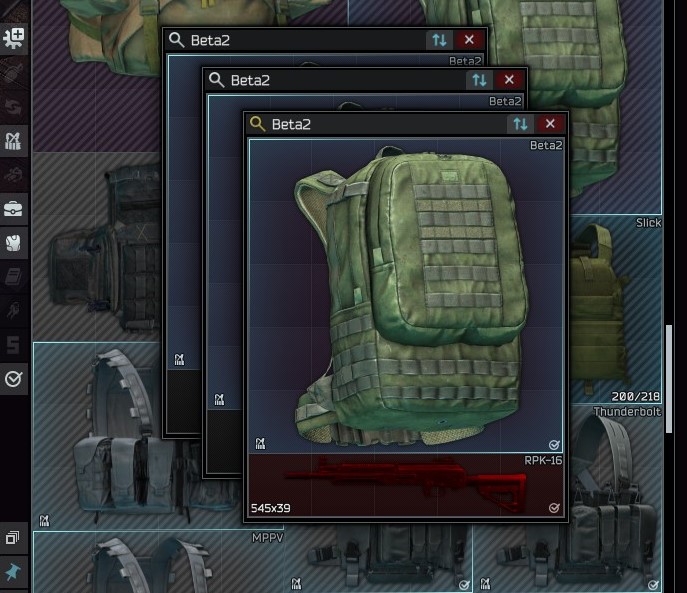Open the armor vest tab in the sidebar
687x593 pixels.
pos(15,242)
